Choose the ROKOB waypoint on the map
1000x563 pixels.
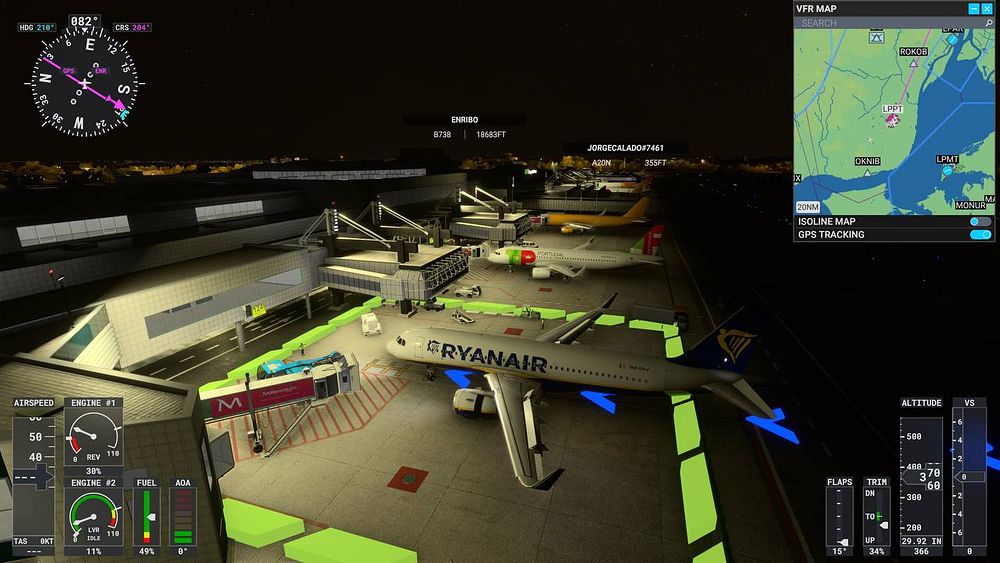tap(913, 62)
